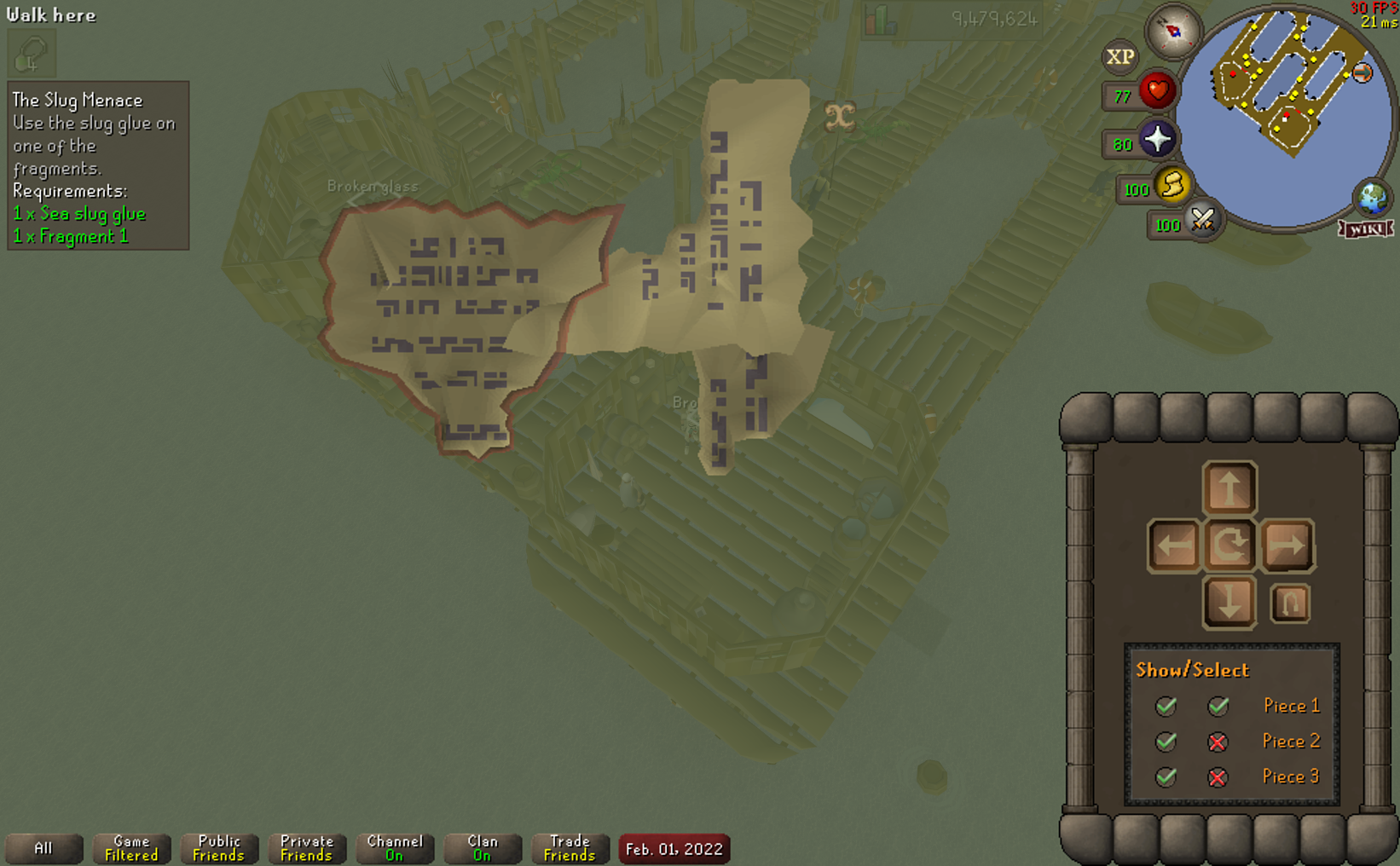Activate the special attack orb
The image size is (1400, 866).
click(1202, 221)
